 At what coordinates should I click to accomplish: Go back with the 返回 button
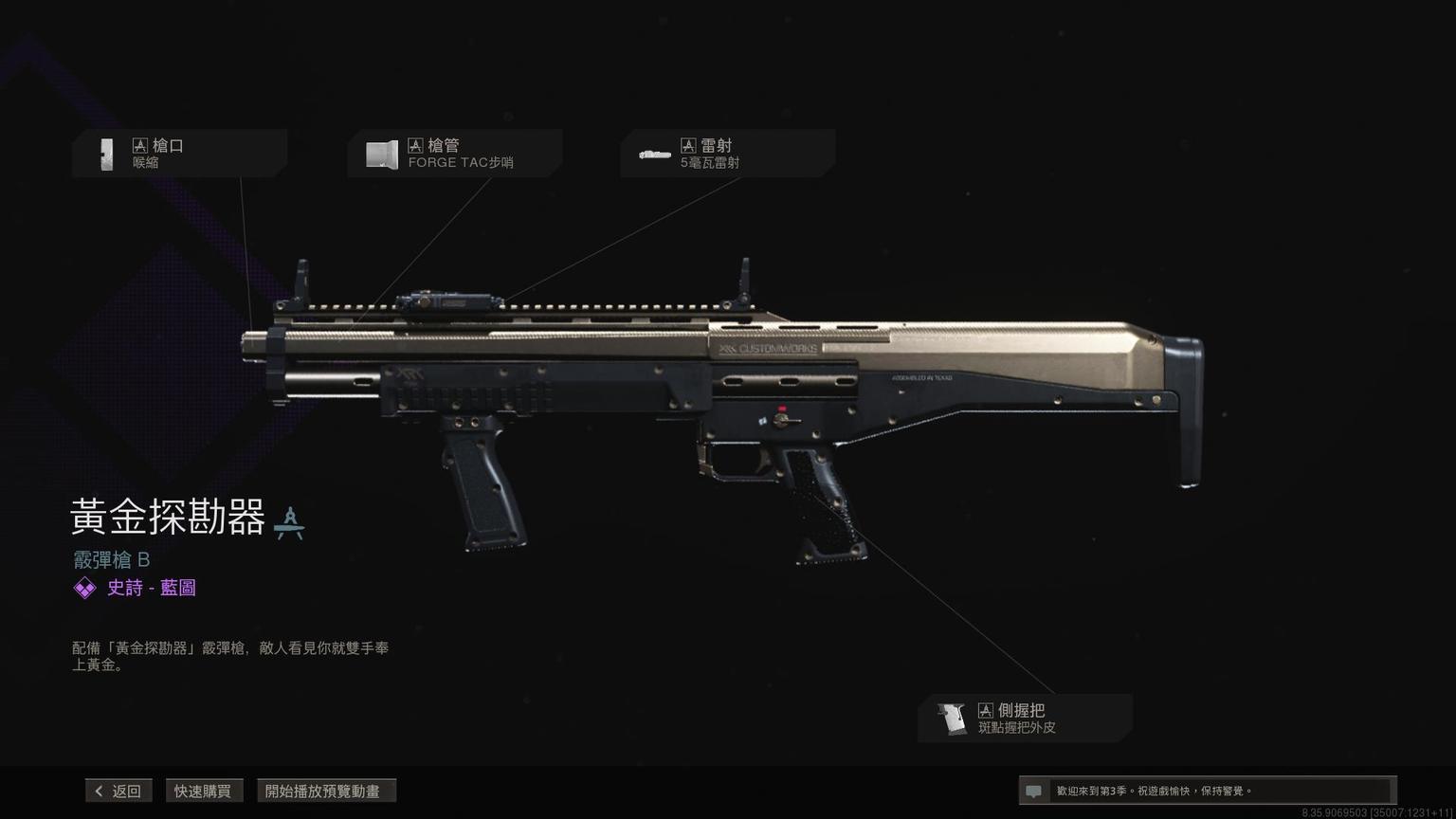(118, 791)
